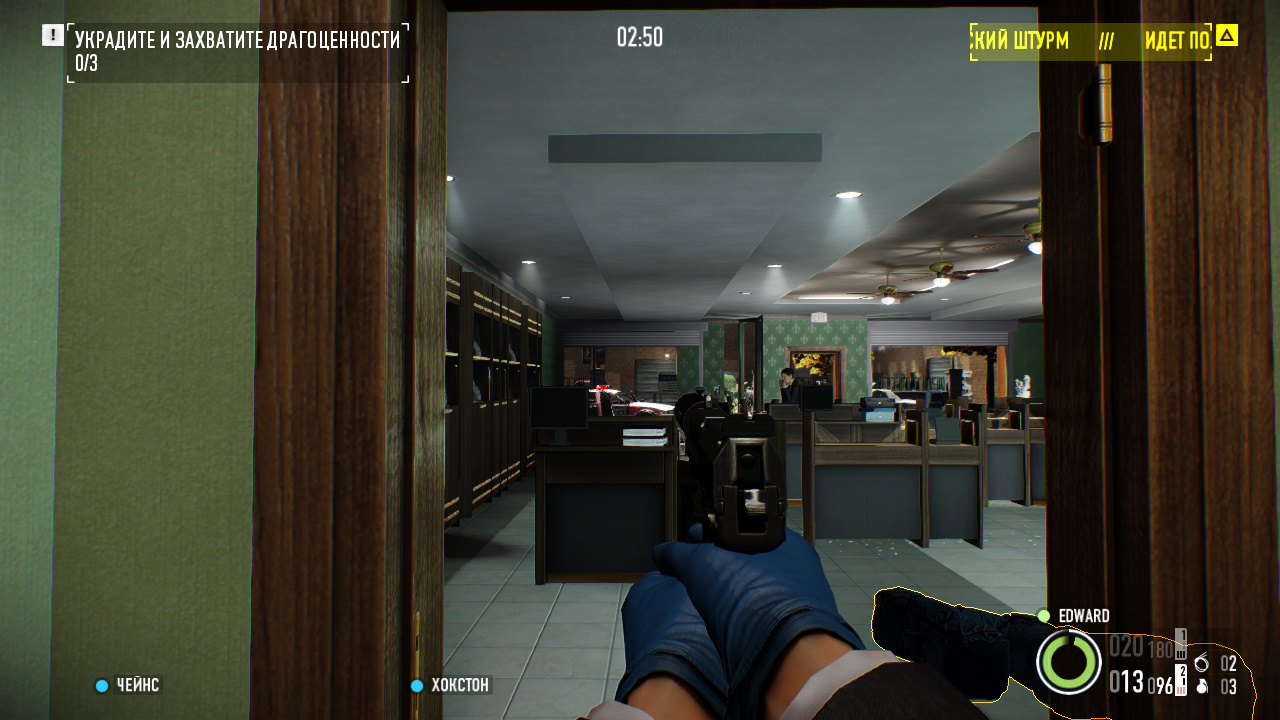Screen dimensions: 1280x720
Task: Choose the primary weapon slot 1 indicator
Action: click(x=1181, y=642)
